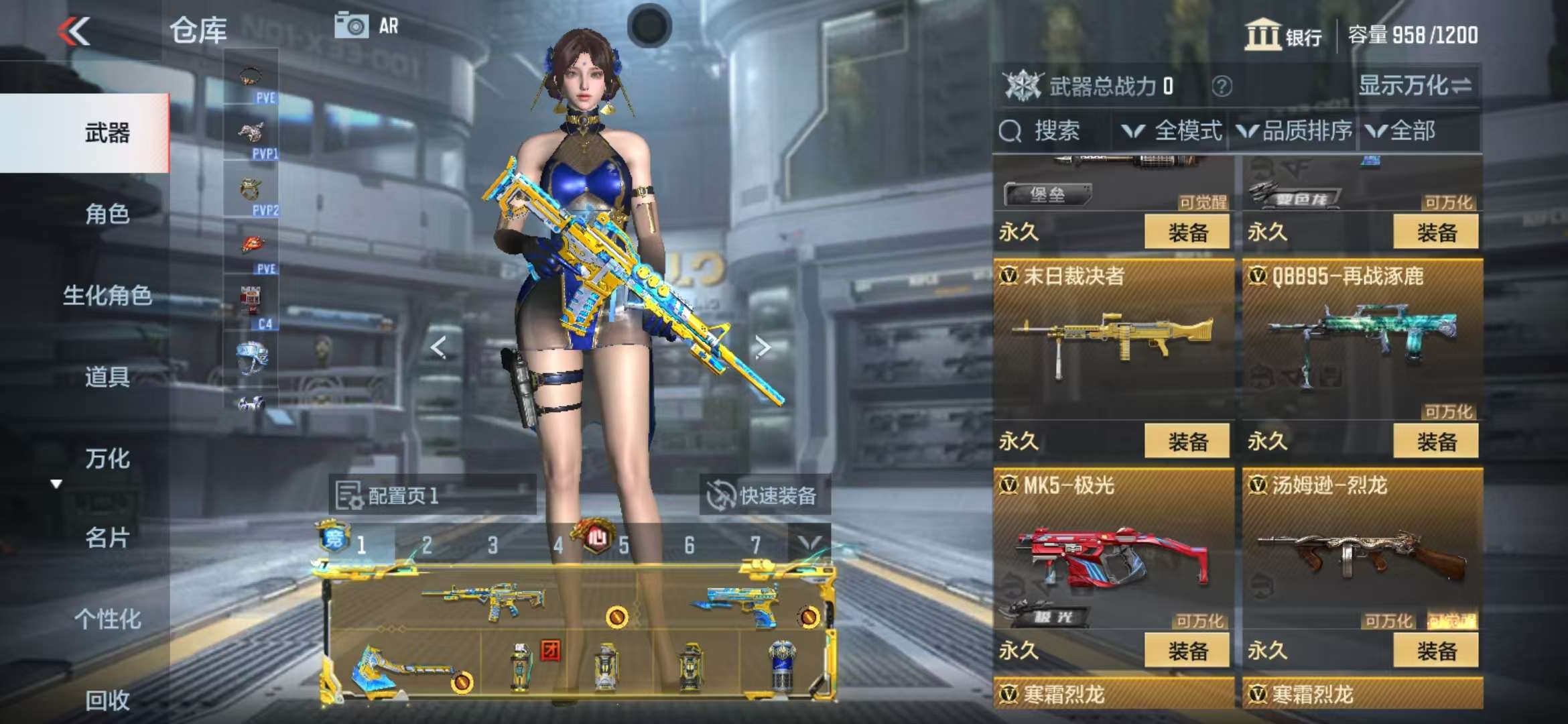Equip the MK5-极光 weapon

point(1187,650)
